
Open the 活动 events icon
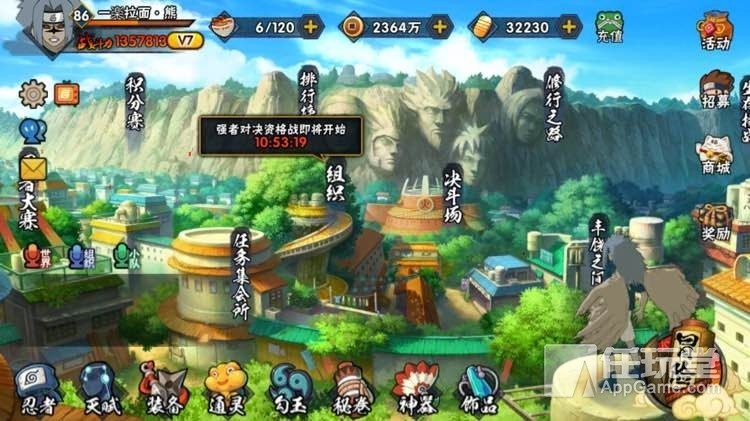(715, 28)
